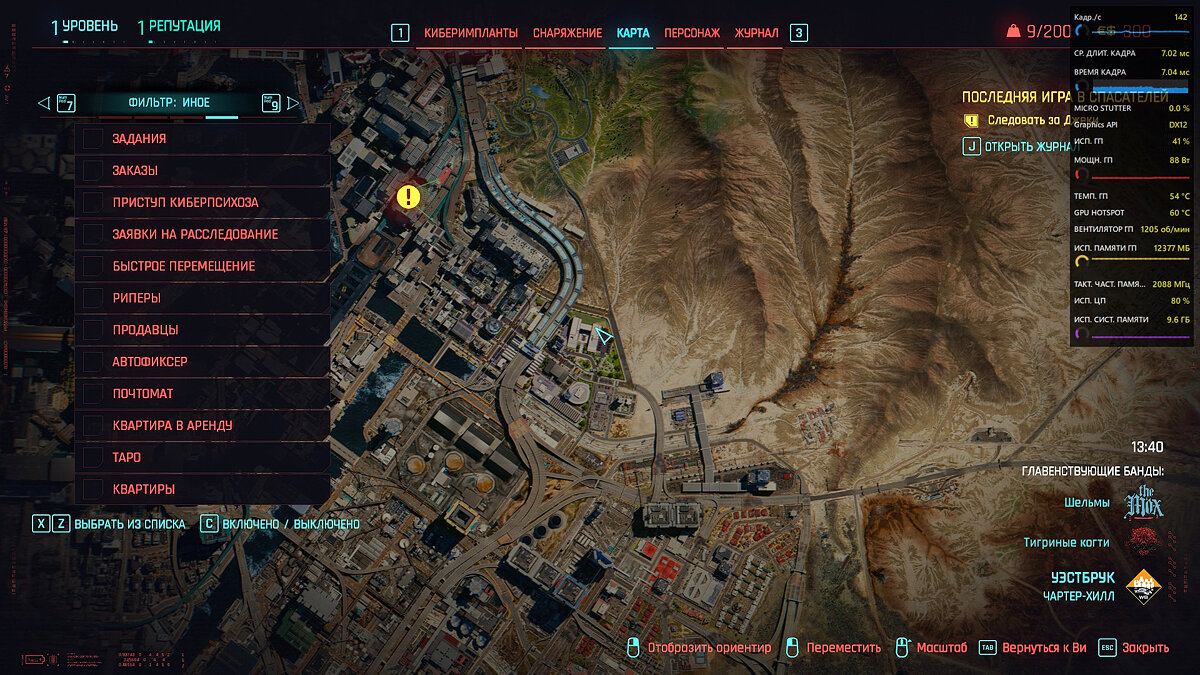Switch to the Журнал tab

coord(756,33)
